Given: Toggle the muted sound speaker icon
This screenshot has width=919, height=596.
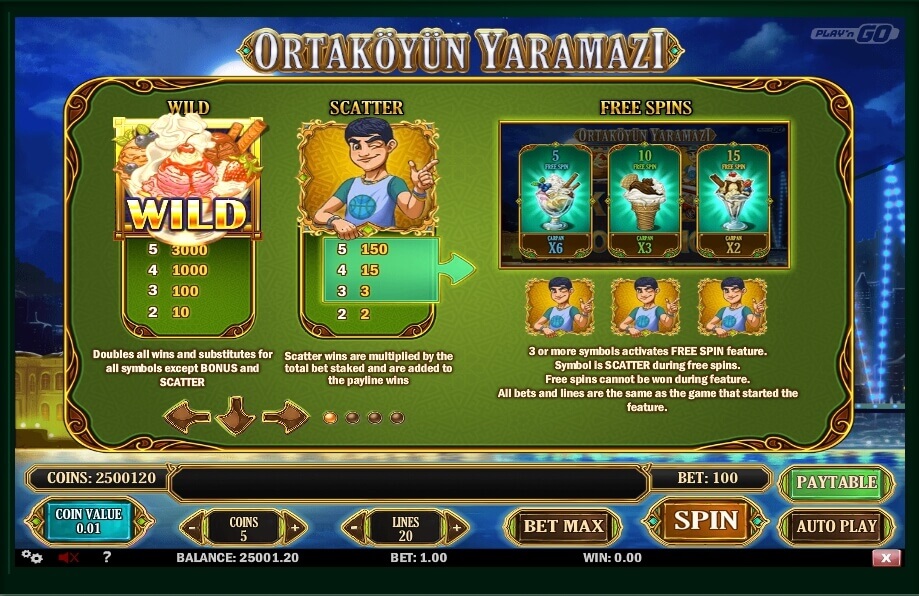Looking at the screenshot, I should [69, 557].
